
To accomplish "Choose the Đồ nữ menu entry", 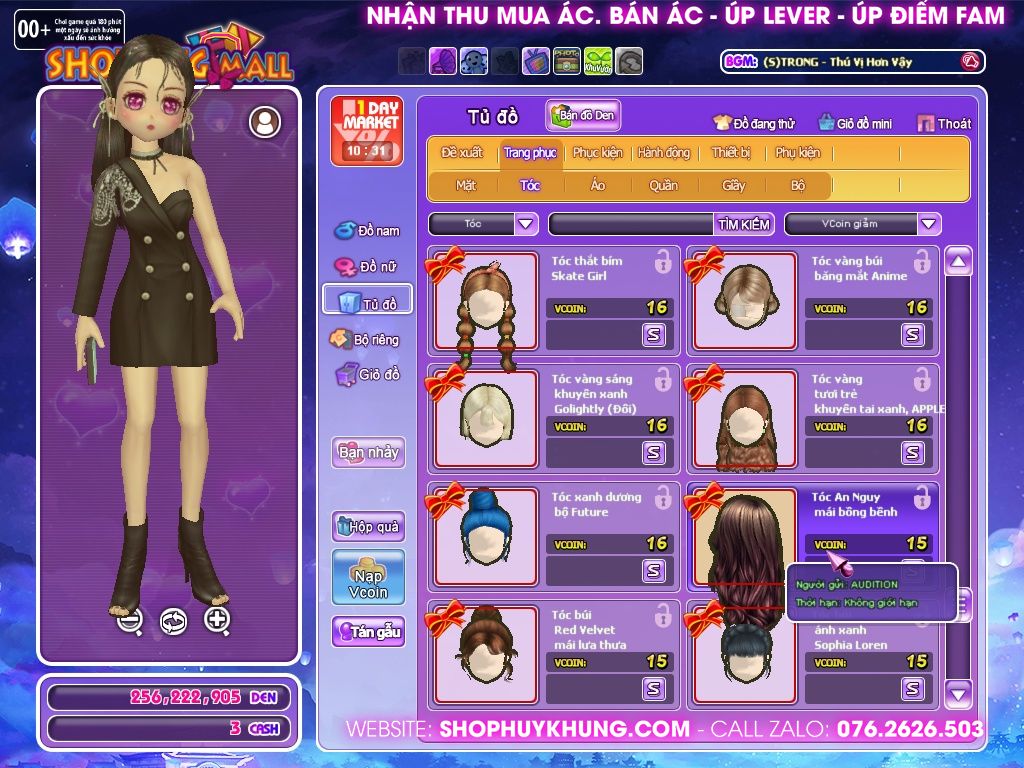I will pos(367,267).
